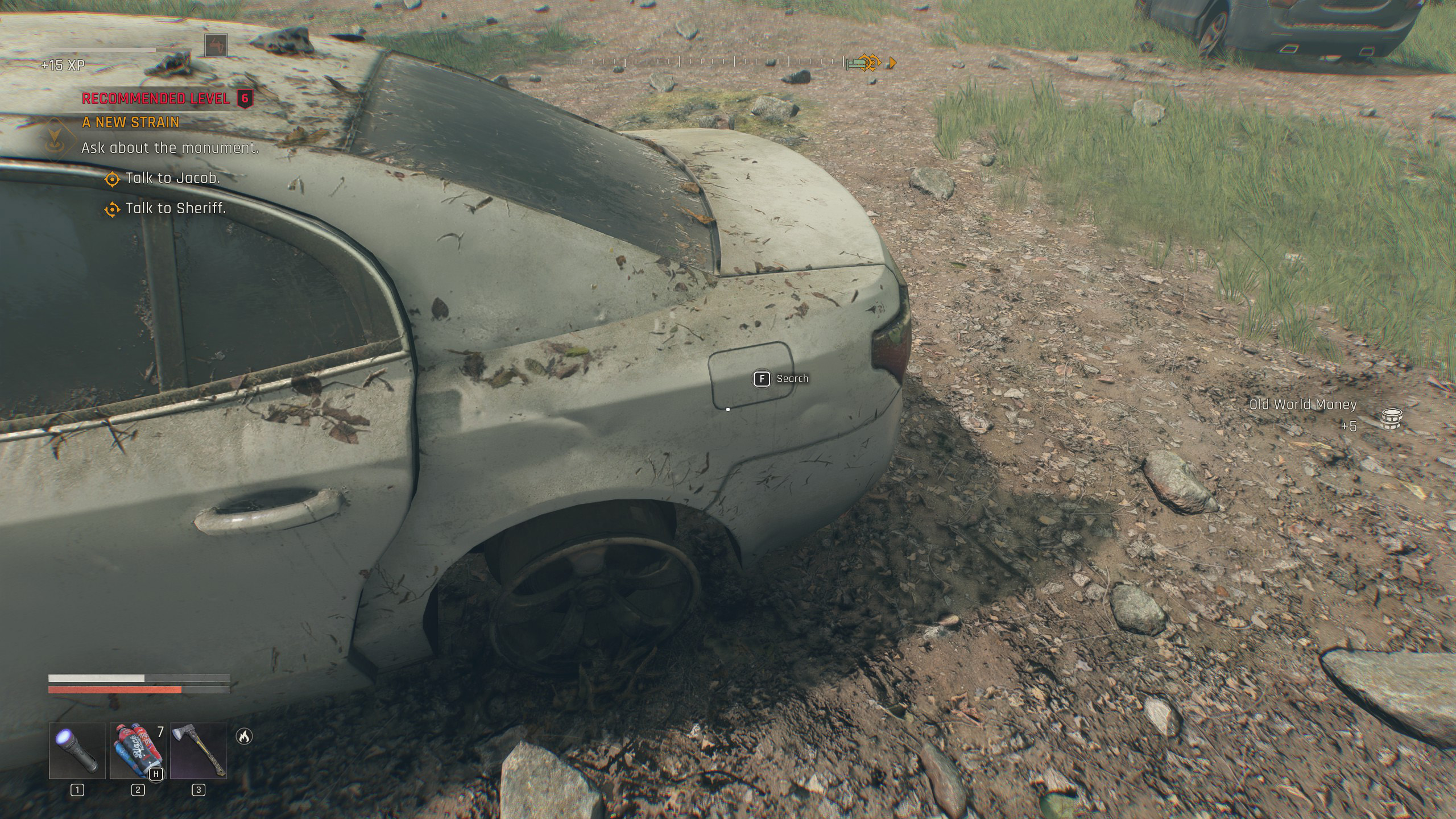Image resolution: width=1456 pixels, height=819 pixels.
Task: Click the Old World Money coin icon
Action: pos(1391,419)
